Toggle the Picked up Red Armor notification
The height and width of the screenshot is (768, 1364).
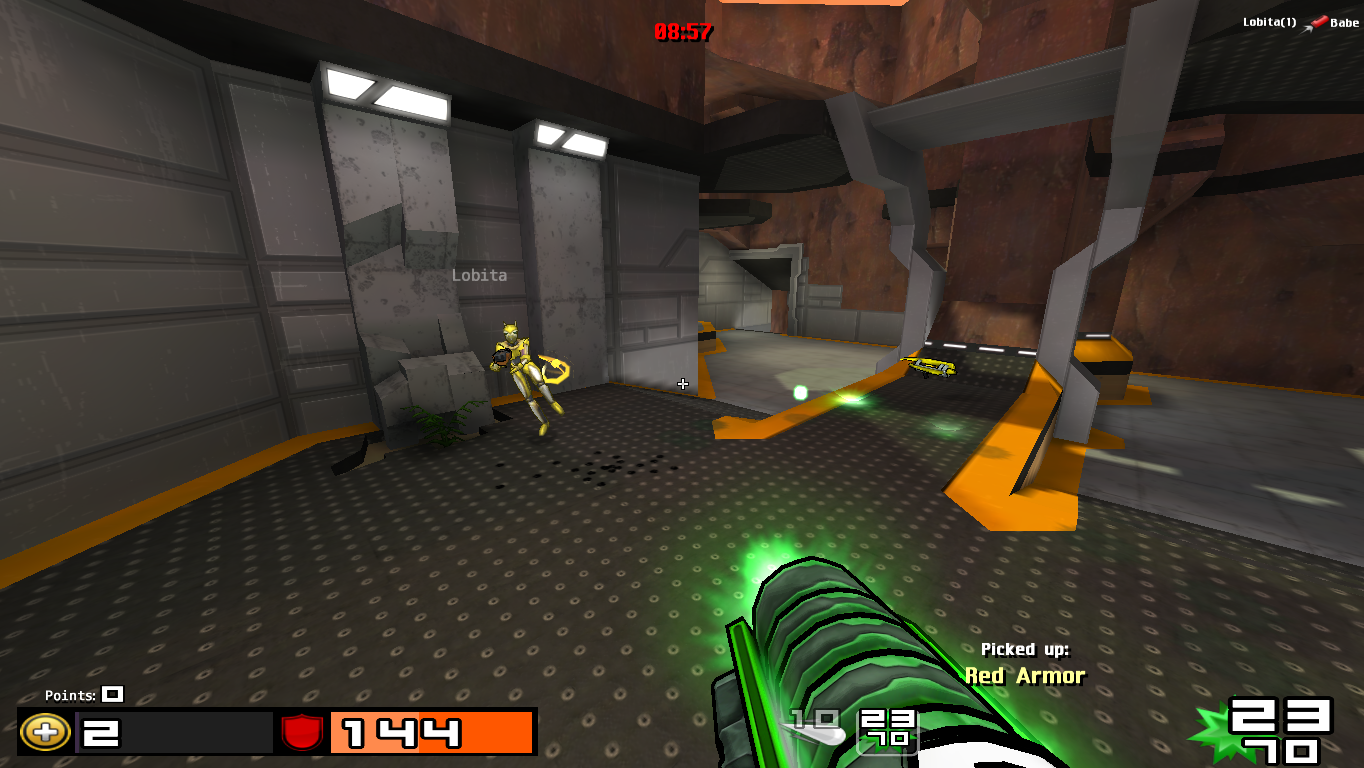coord(1023,661)
